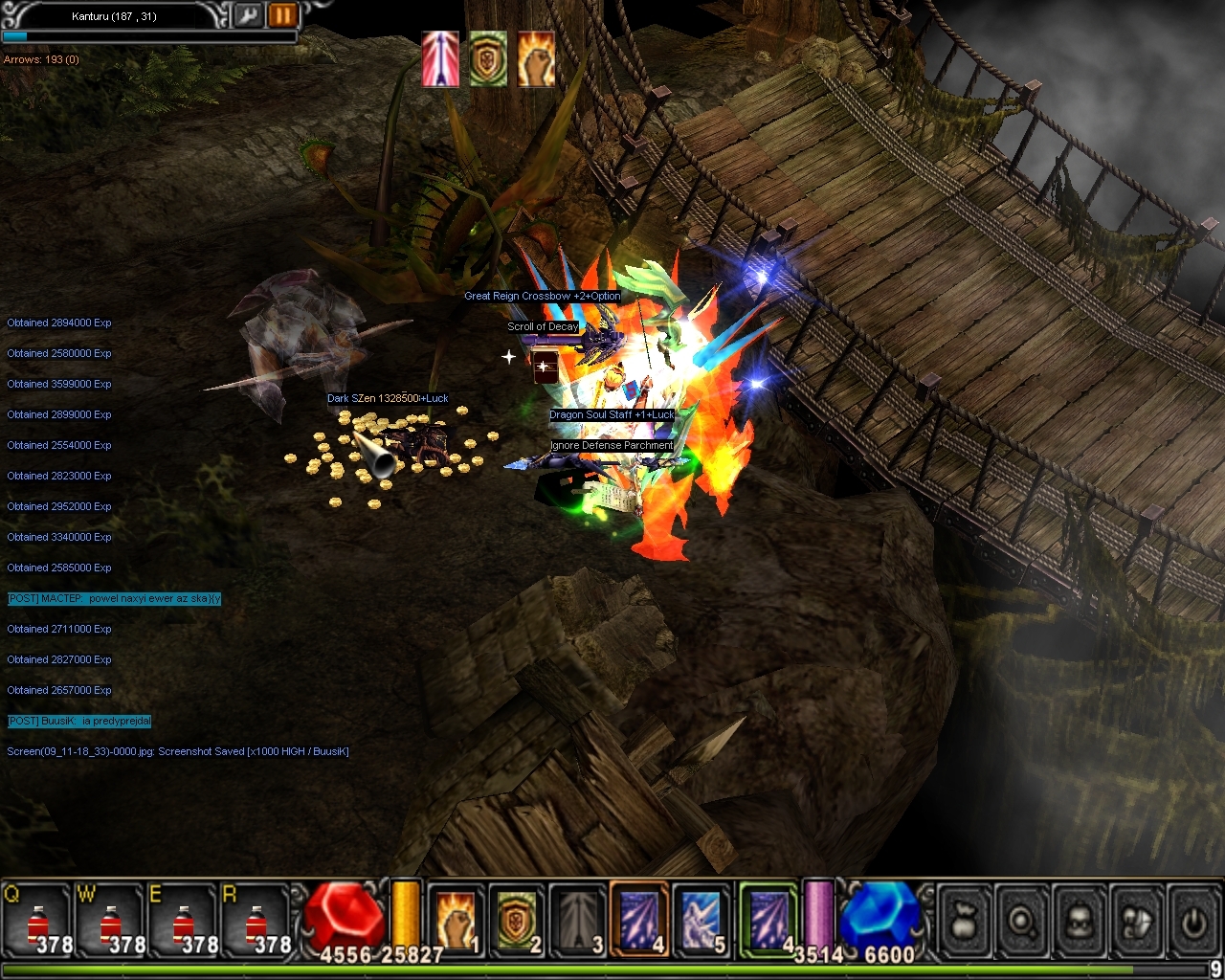The image size is (1225, 980).
Task: Use the Q potion slot
Action: (x=38, y=921)
